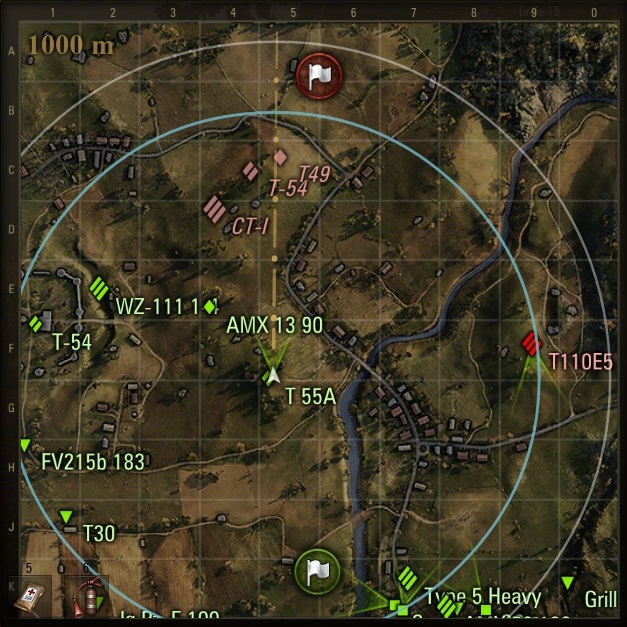This screenshot has height=627, width=627.
Task: Ping the green allied base flag
Action: coord(318,572)
